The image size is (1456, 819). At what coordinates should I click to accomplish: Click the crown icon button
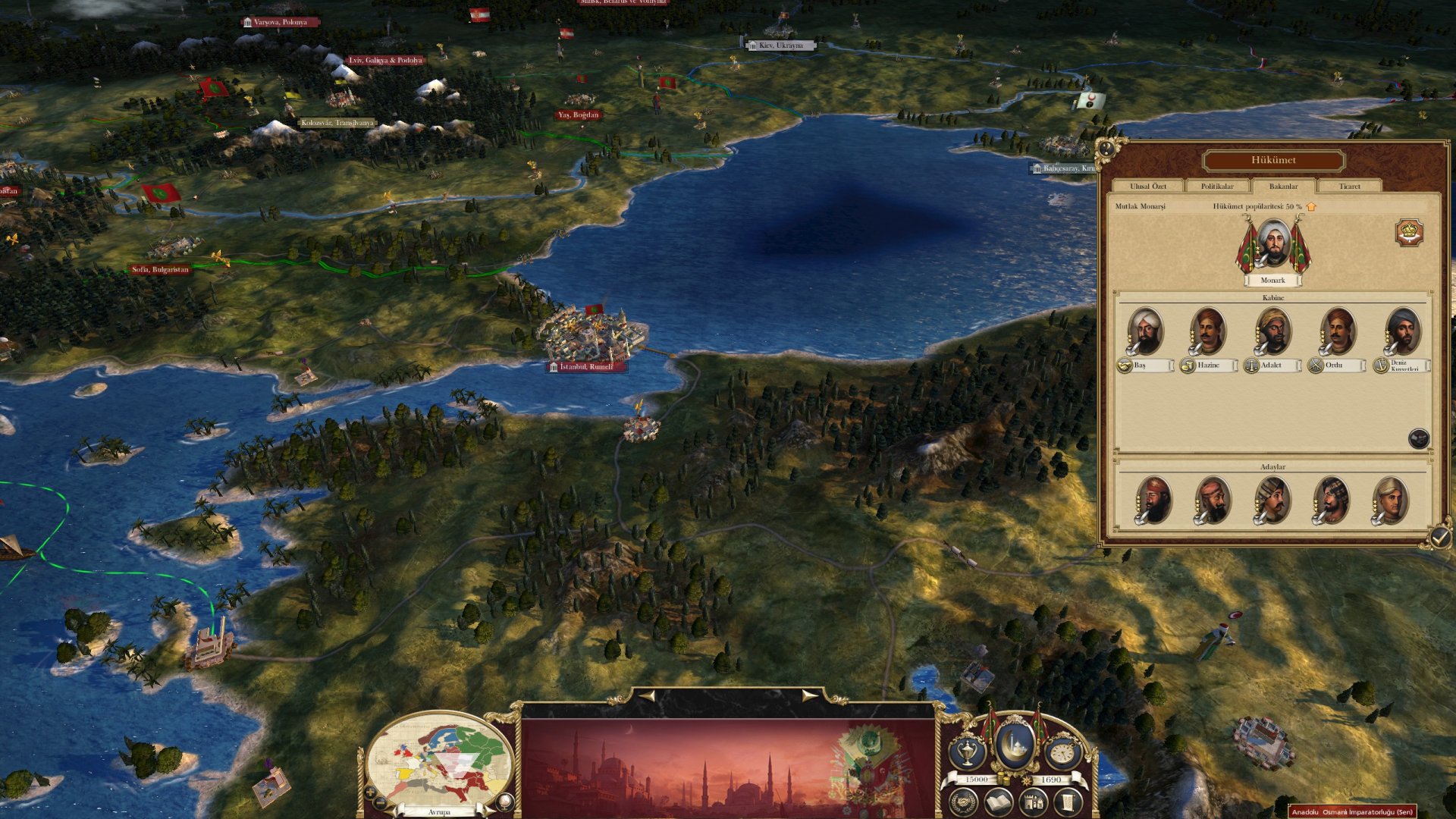[1409, 233]
